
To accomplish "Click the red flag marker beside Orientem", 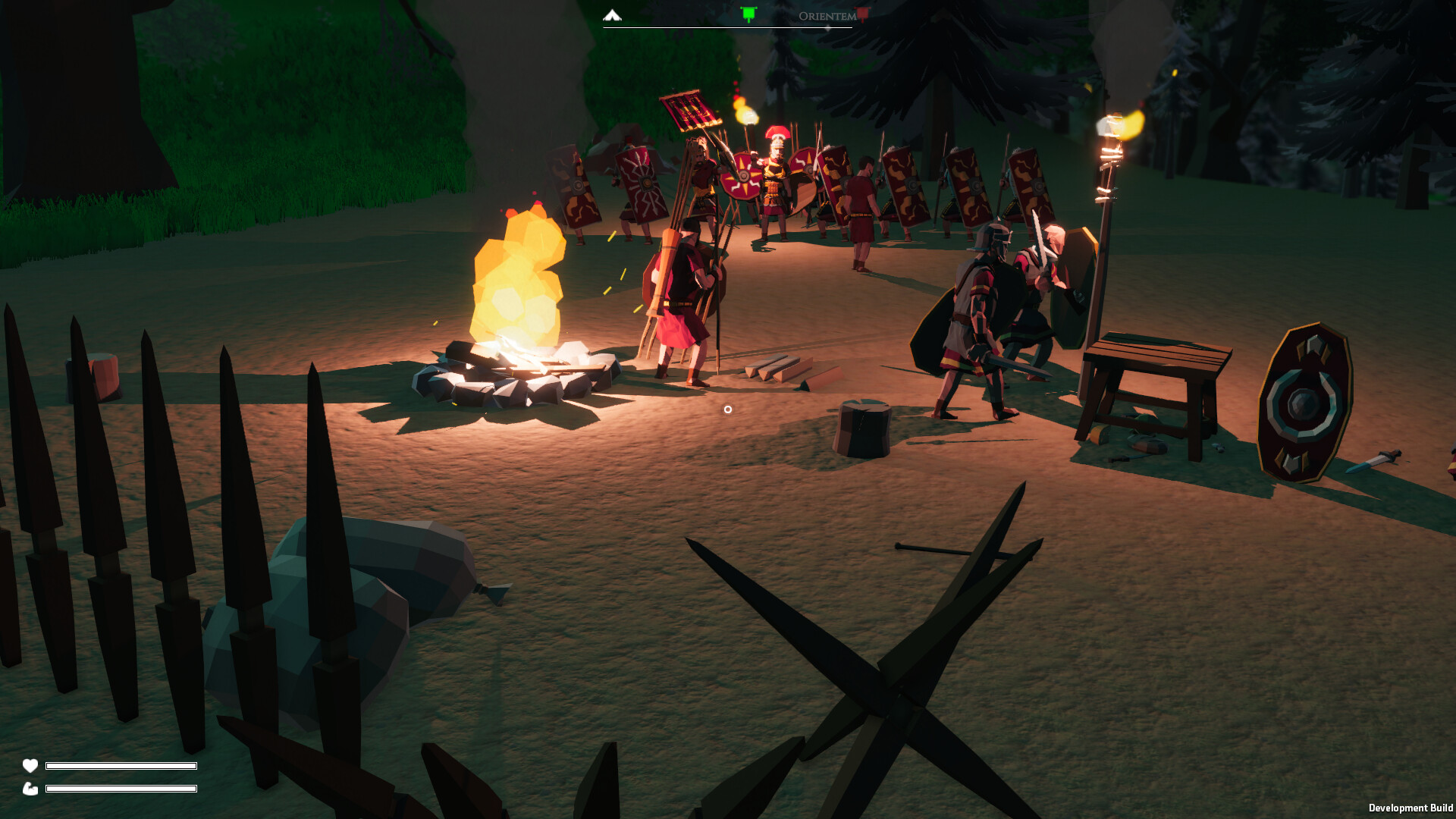I will (865, 14).
